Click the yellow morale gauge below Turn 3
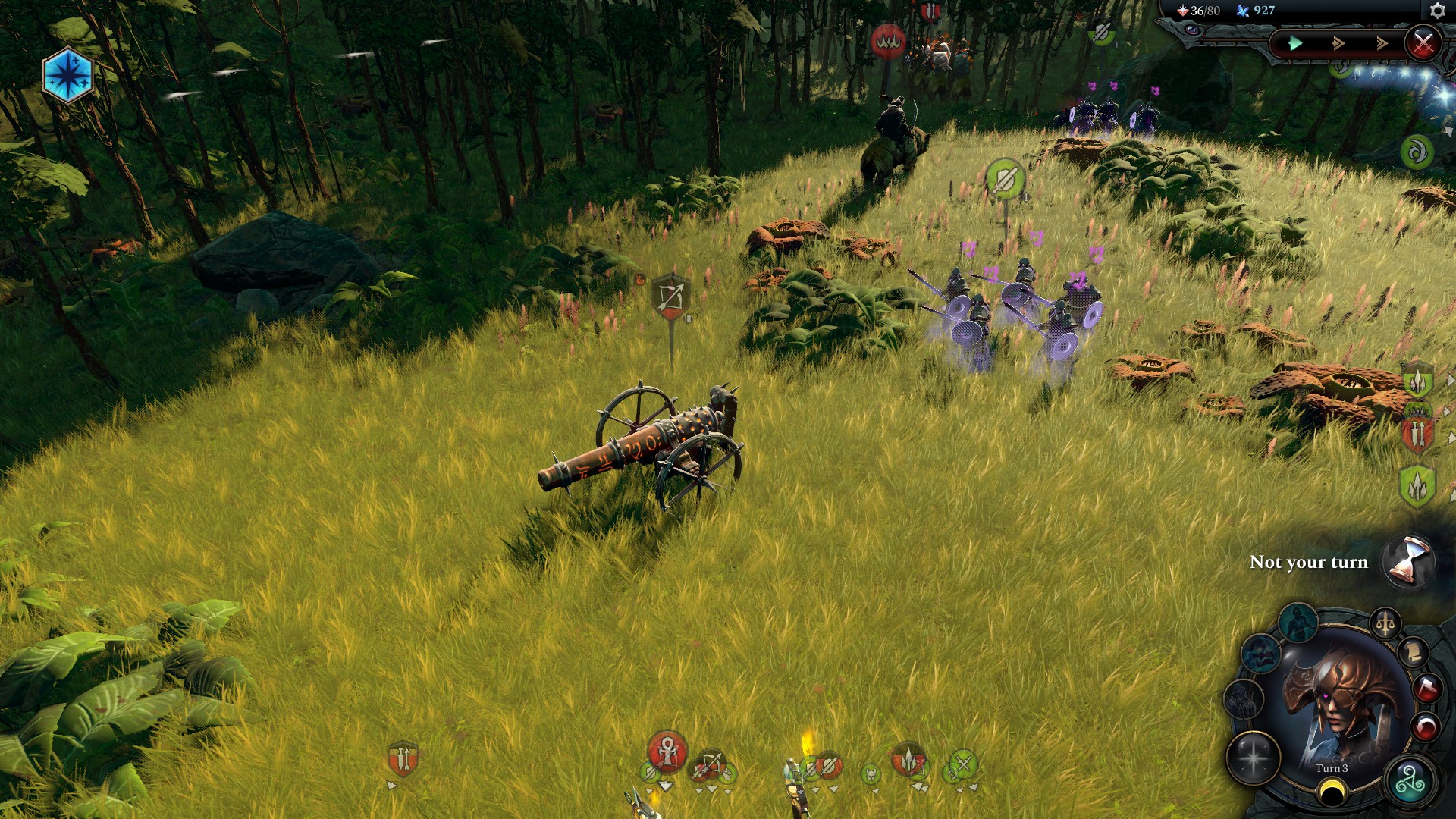The image size is (1456, 819). (x=1332, y=789)
